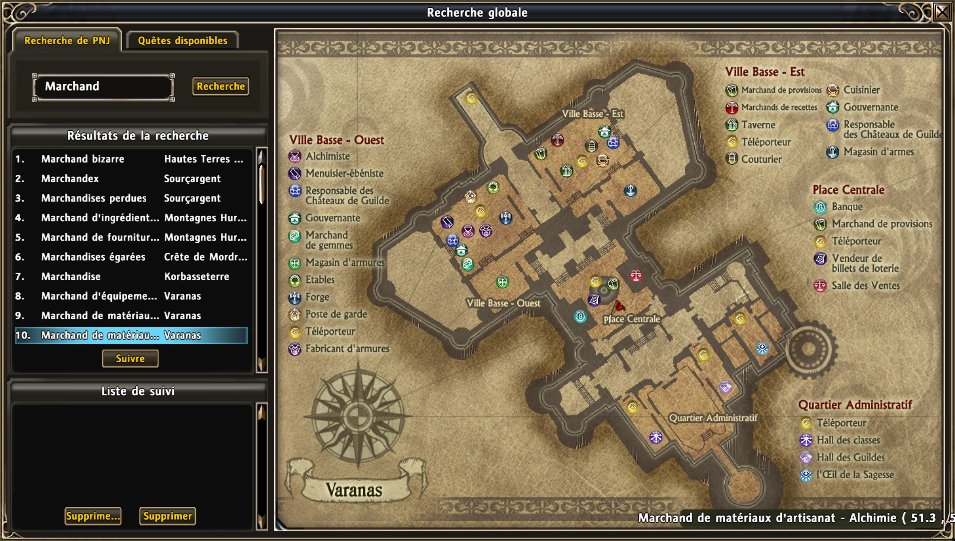The image size is (955, 541).
Task: Select result 8, Marchand d'équipement in Varanas
Action: (130, 296)
